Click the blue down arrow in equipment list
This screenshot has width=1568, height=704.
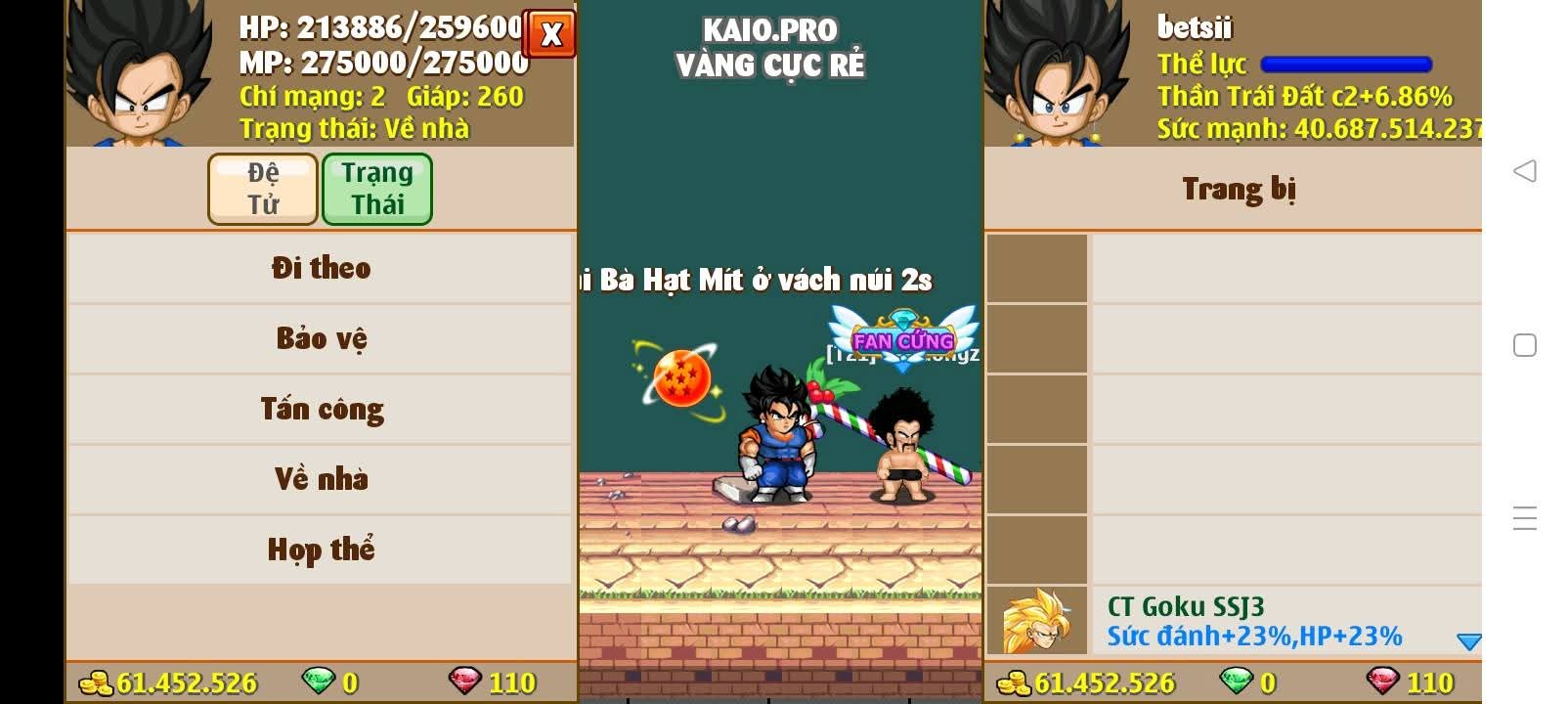pyautogui.click(x=1468, y=641)
